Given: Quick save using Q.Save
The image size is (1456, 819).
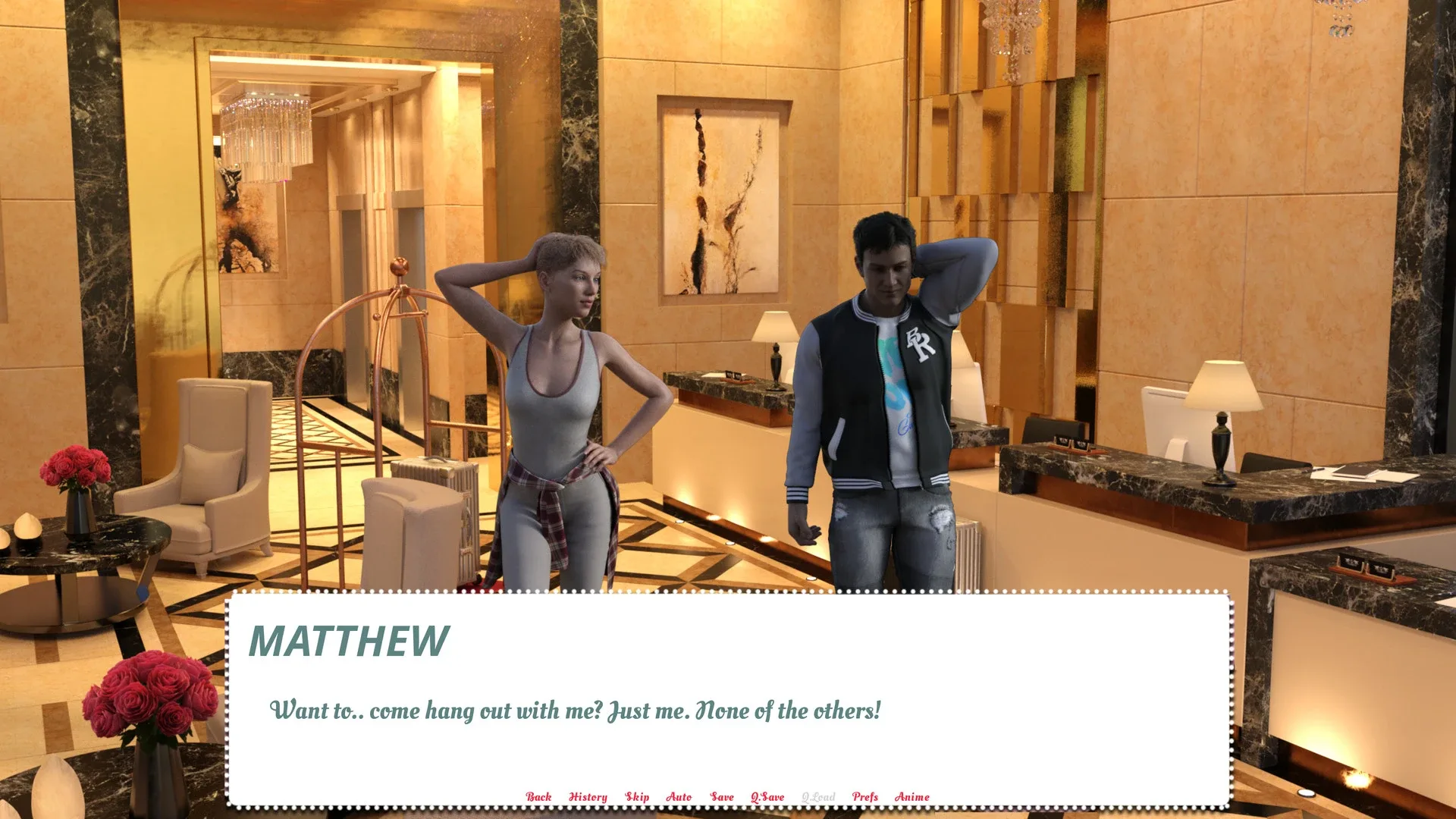Looking at the screenshot, I should (767, 797).
